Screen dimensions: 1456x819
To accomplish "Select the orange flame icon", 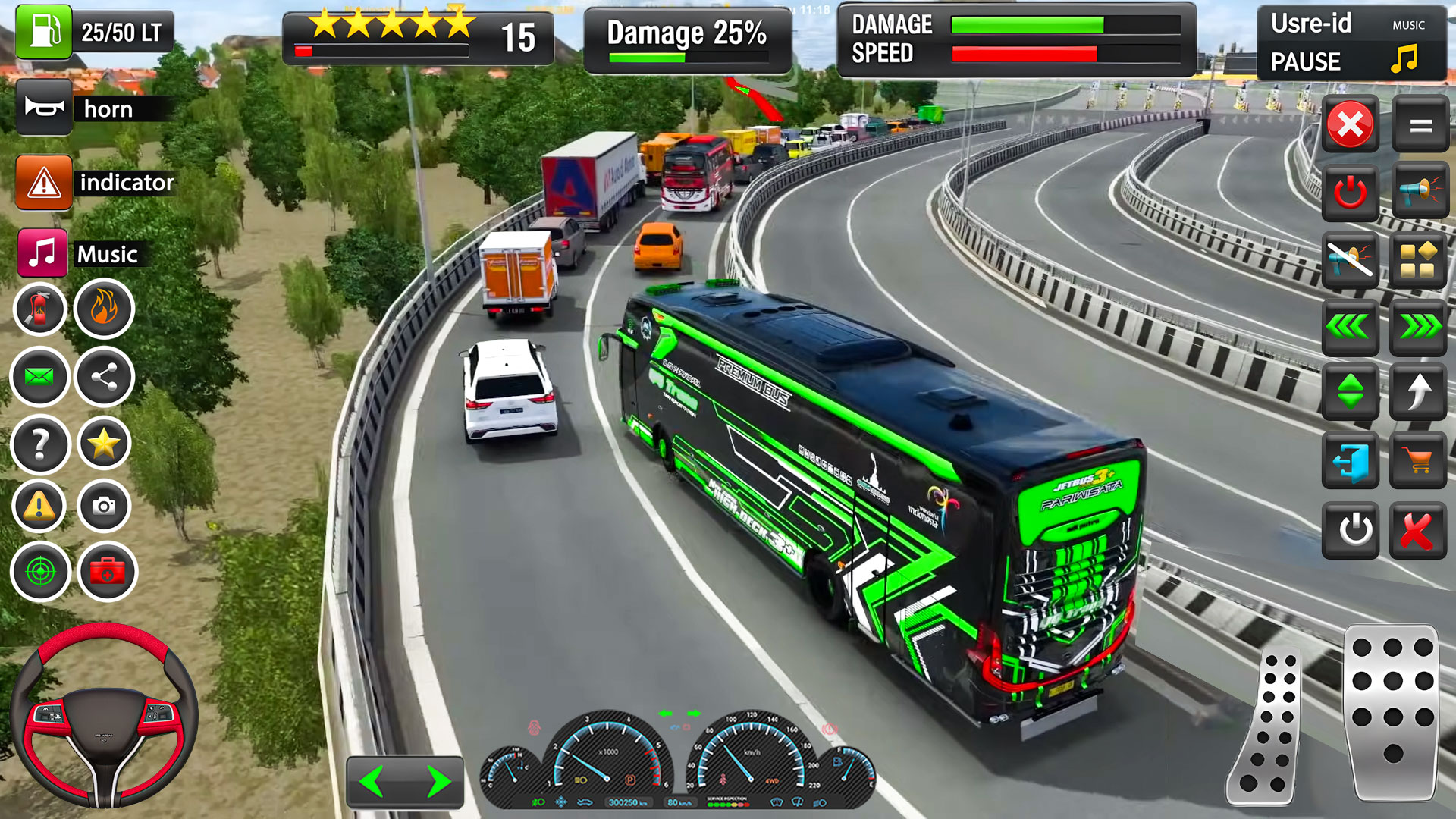I will pyautogui.click(x=104, y=309).
